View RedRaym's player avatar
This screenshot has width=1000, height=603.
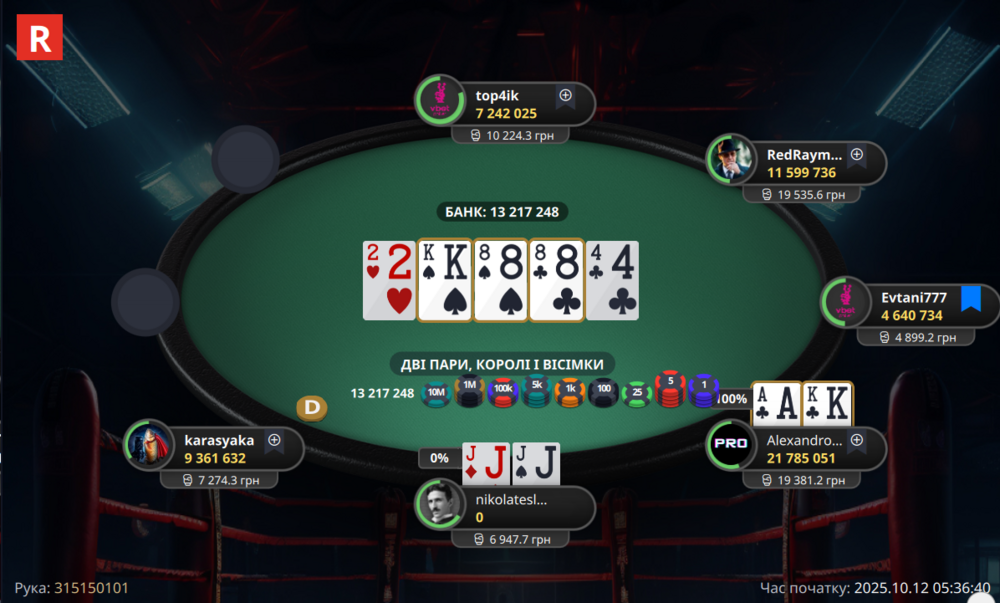tap(730, 160)
